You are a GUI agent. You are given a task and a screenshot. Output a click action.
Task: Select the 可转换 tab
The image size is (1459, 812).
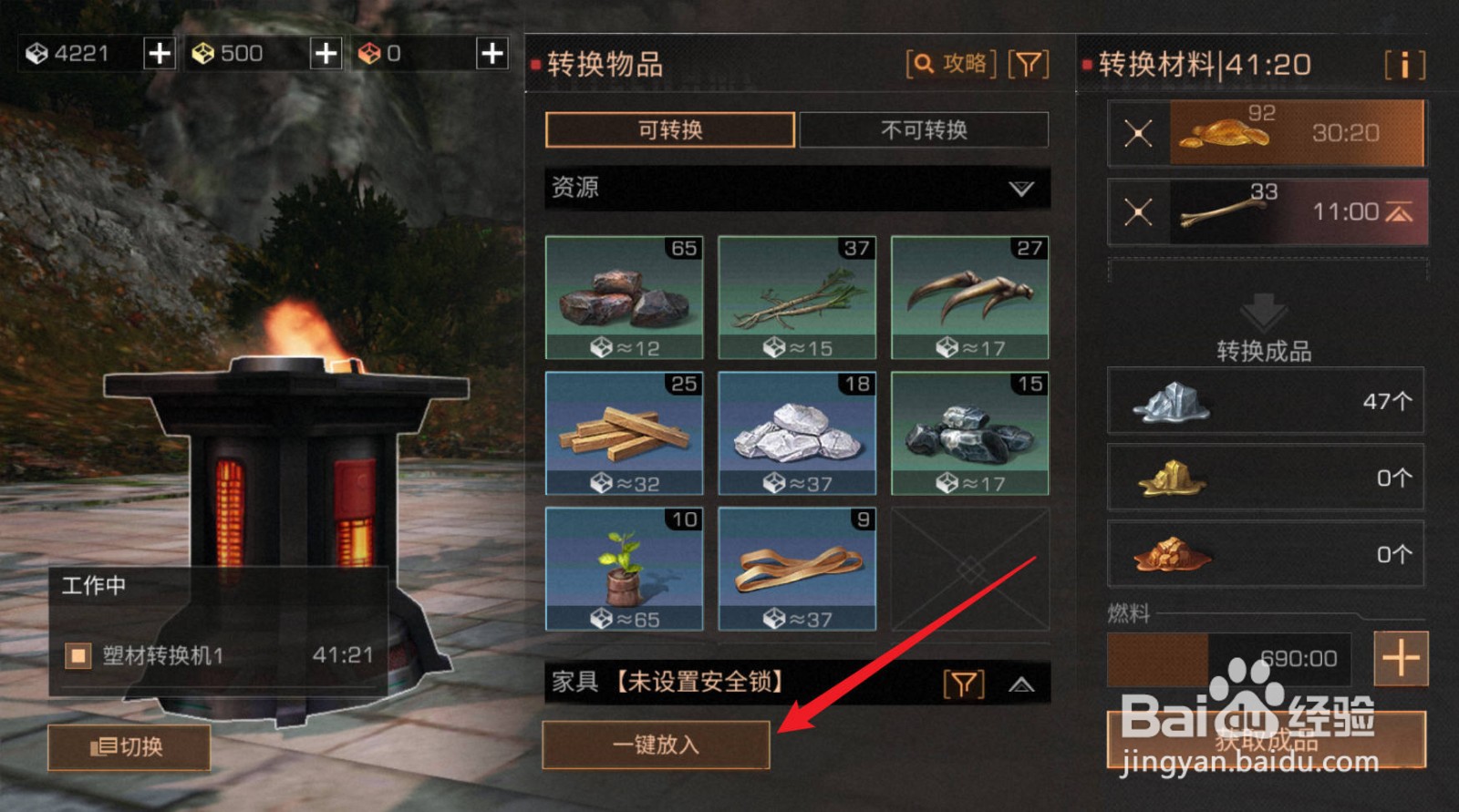point(670,130)
